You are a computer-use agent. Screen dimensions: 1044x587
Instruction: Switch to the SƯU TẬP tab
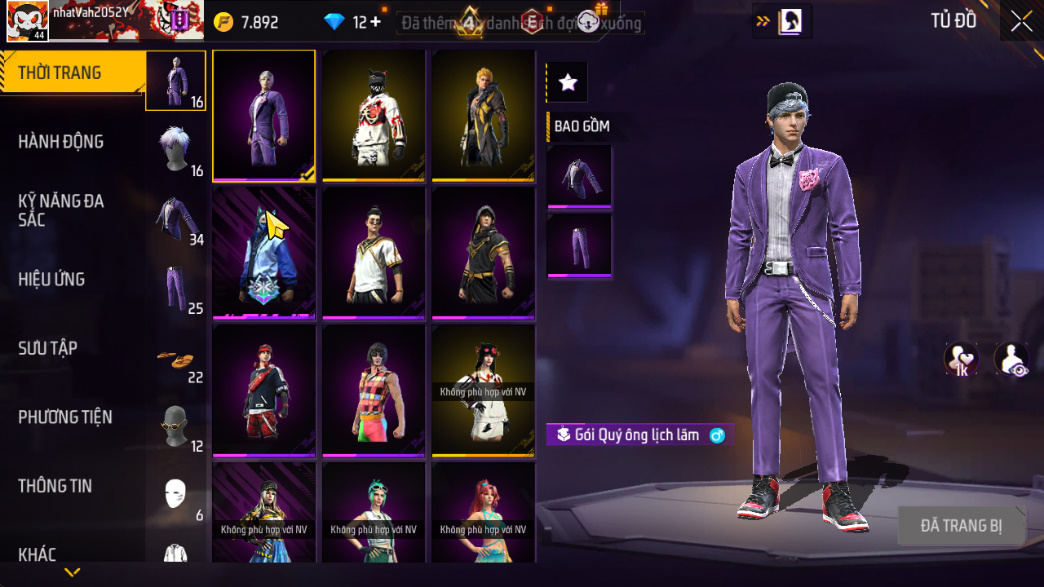coord(48,348)
